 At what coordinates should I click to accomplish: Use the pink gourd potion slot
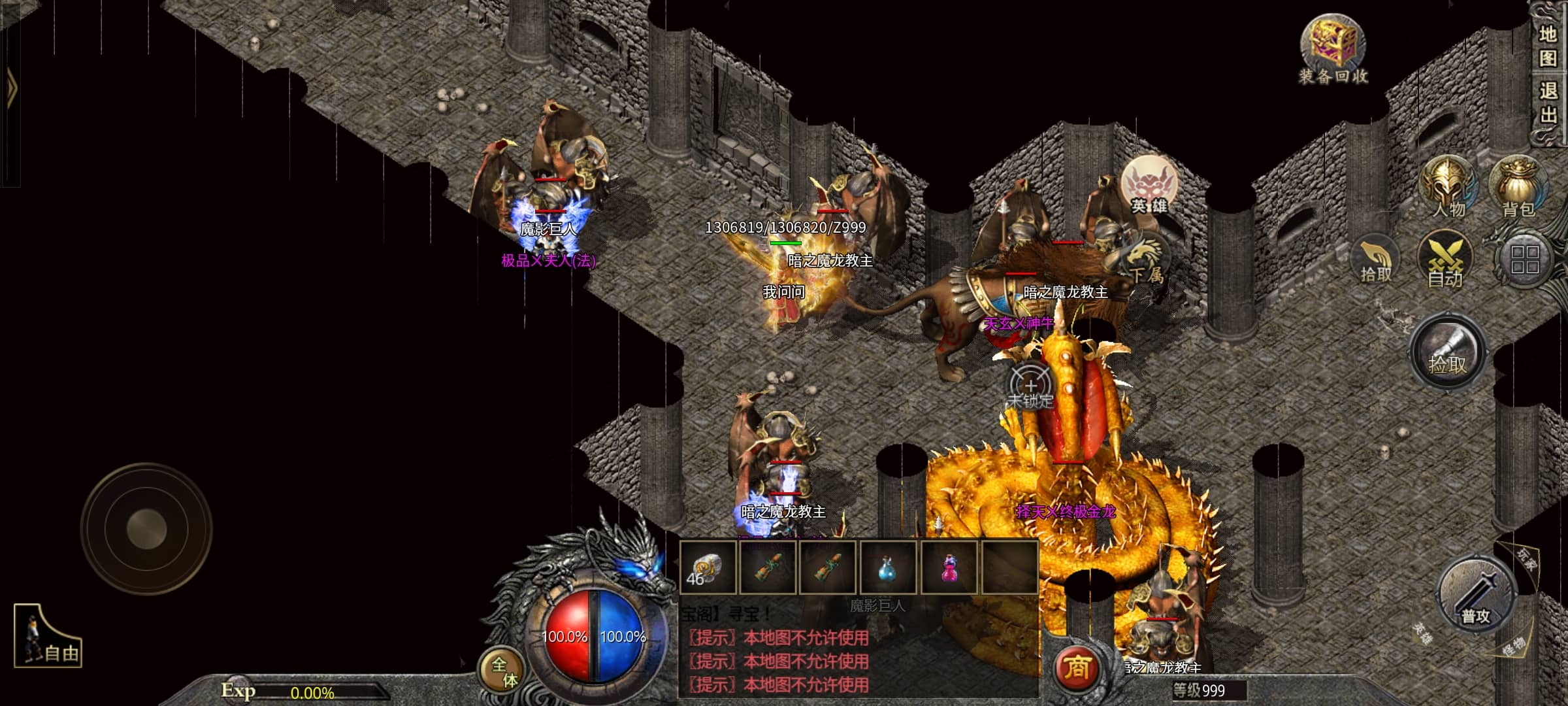coord(949,567)
